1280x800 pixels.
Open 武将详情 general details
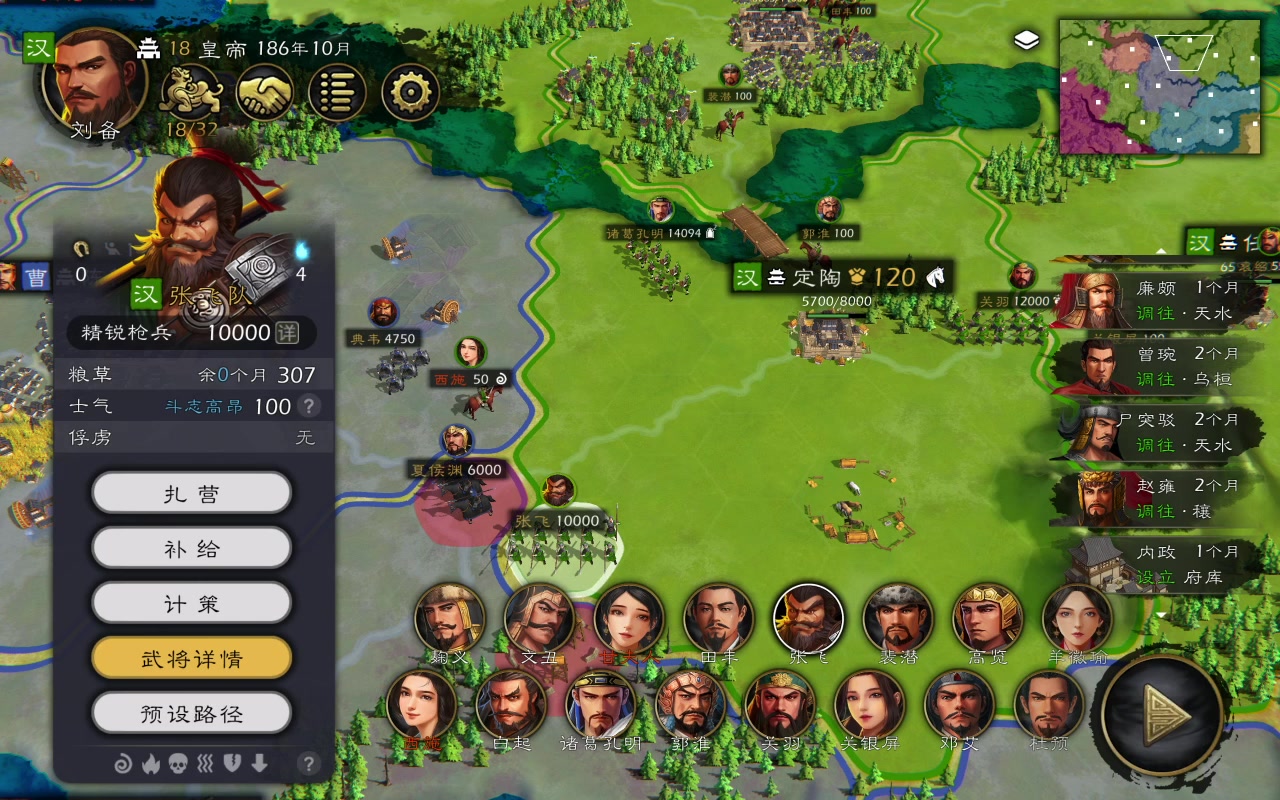(x=191, y=659)
